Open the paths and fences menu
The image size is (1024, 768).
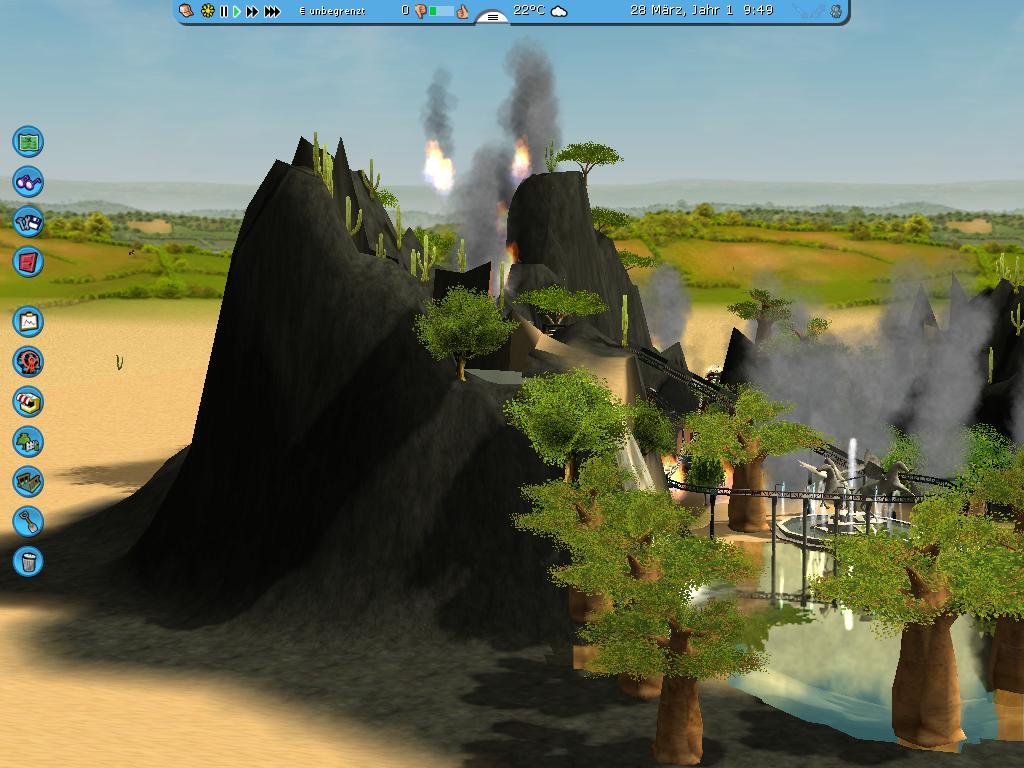(28, 481)
